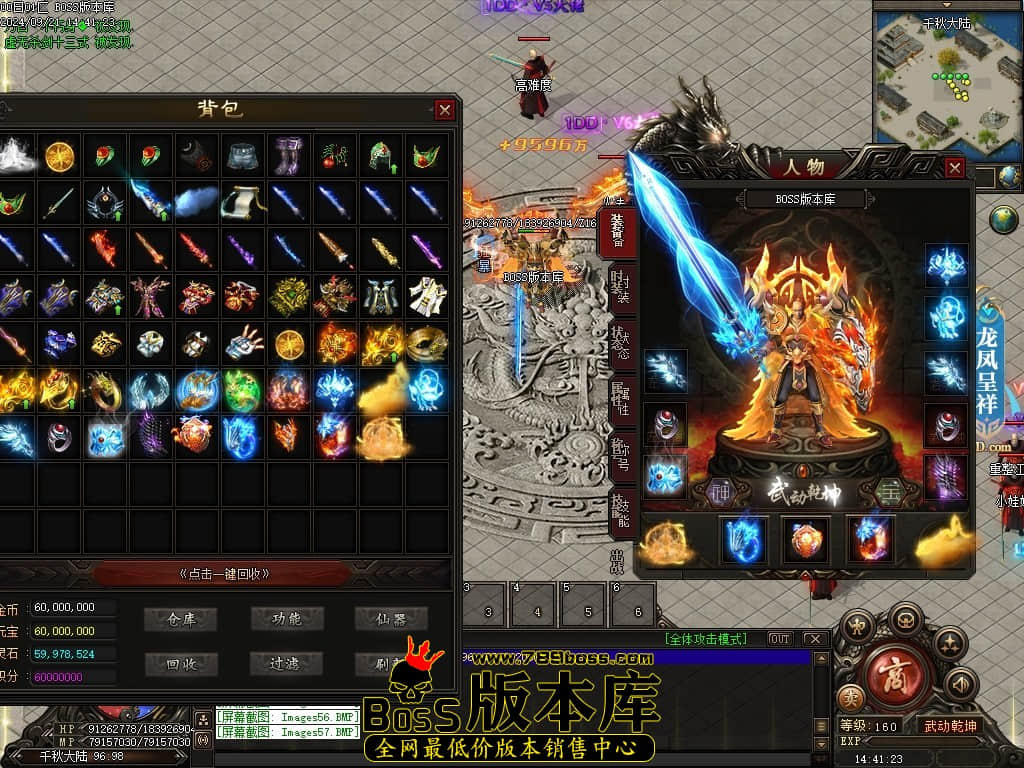The width and height of the screenshot is (1024, 768).
Task: Click the 回收 recycle button
Action: pyautogui.click(x=181, y=663)
